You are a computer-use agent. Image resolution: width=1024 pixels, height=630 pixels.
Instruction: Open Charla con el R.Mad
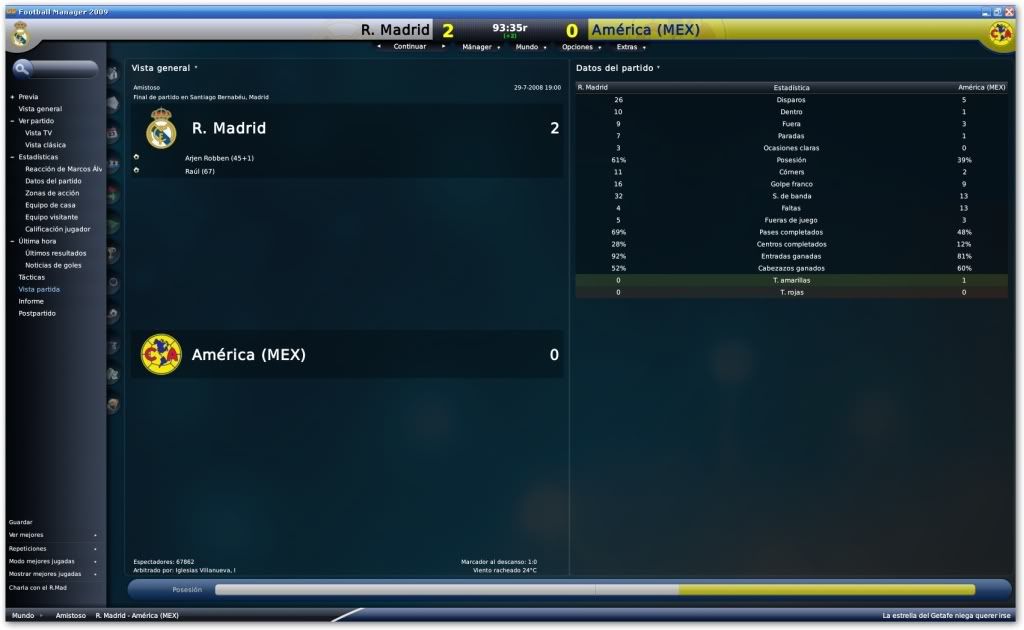point(37,586)
